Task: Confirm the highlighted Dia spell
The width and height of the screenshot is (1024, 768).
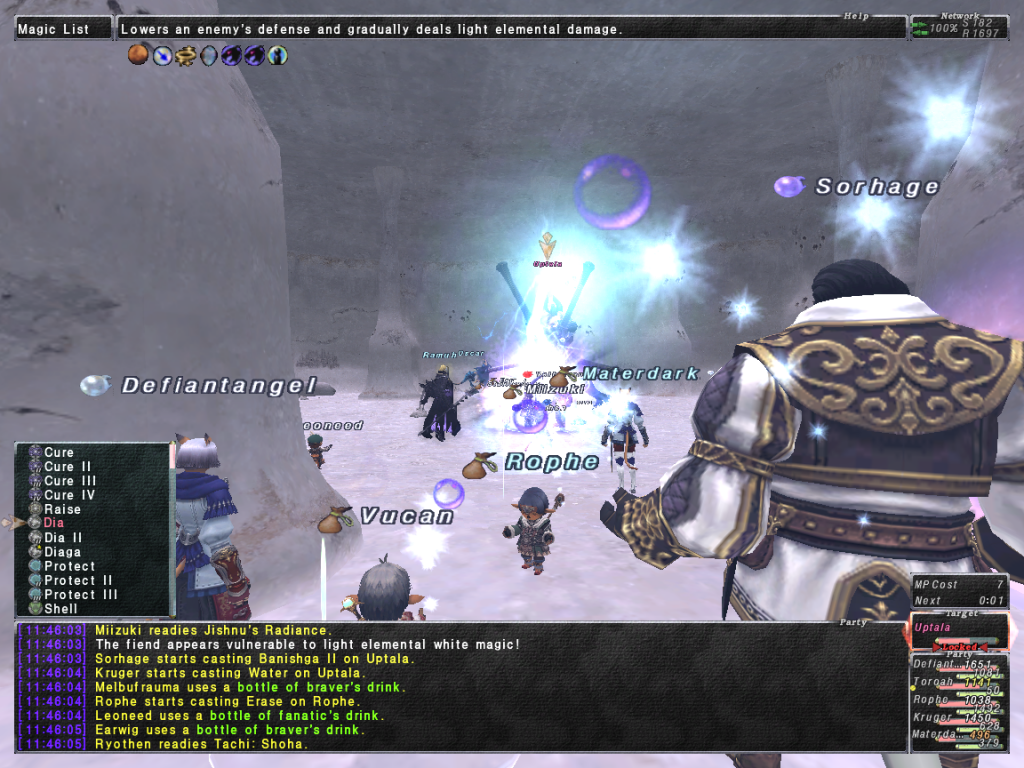Action: click(54, 523)
